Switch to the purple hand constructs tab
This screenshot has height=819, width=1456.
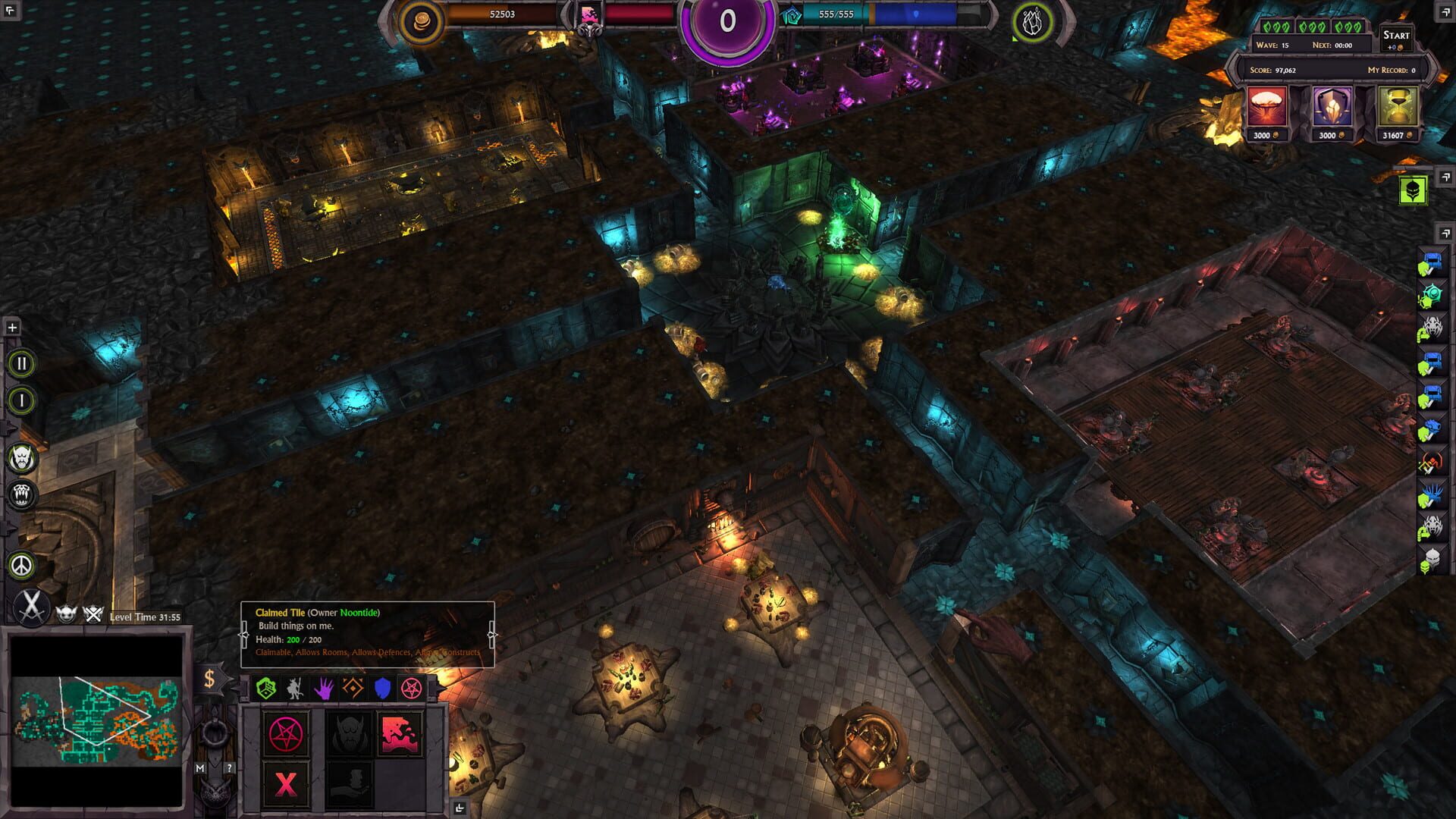click(x=323, y=689)
